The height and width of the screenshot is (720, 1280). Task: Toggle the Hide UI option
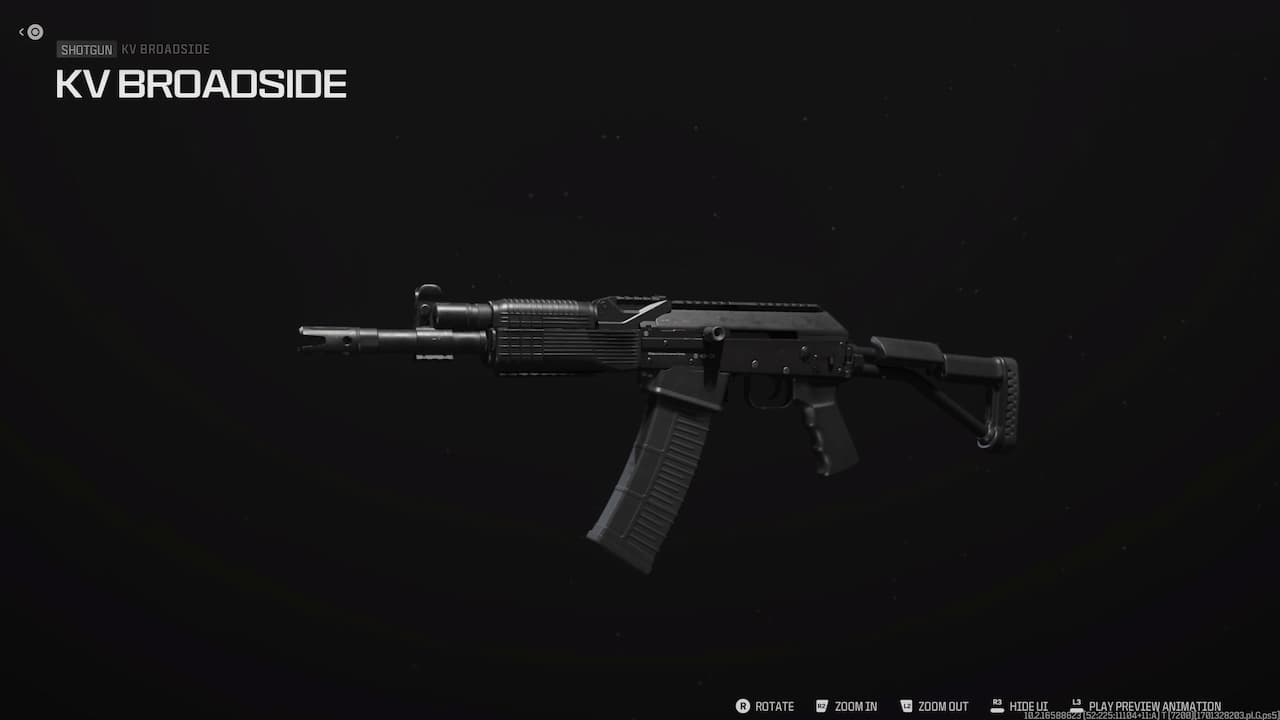[x=1026, y=706]
